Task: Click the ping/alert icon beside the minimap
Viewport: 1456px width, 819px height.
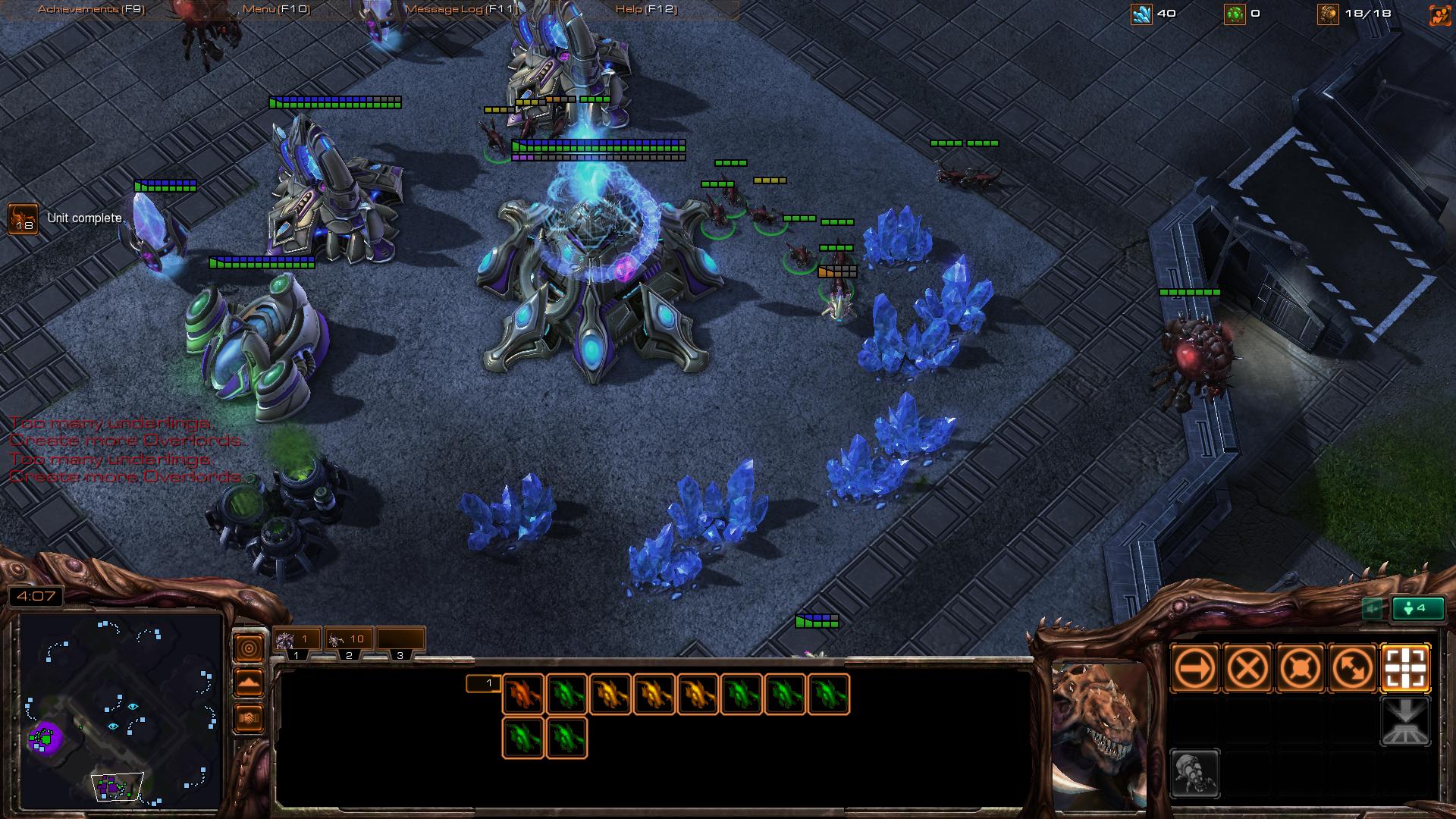Action: tap(248, 648)
